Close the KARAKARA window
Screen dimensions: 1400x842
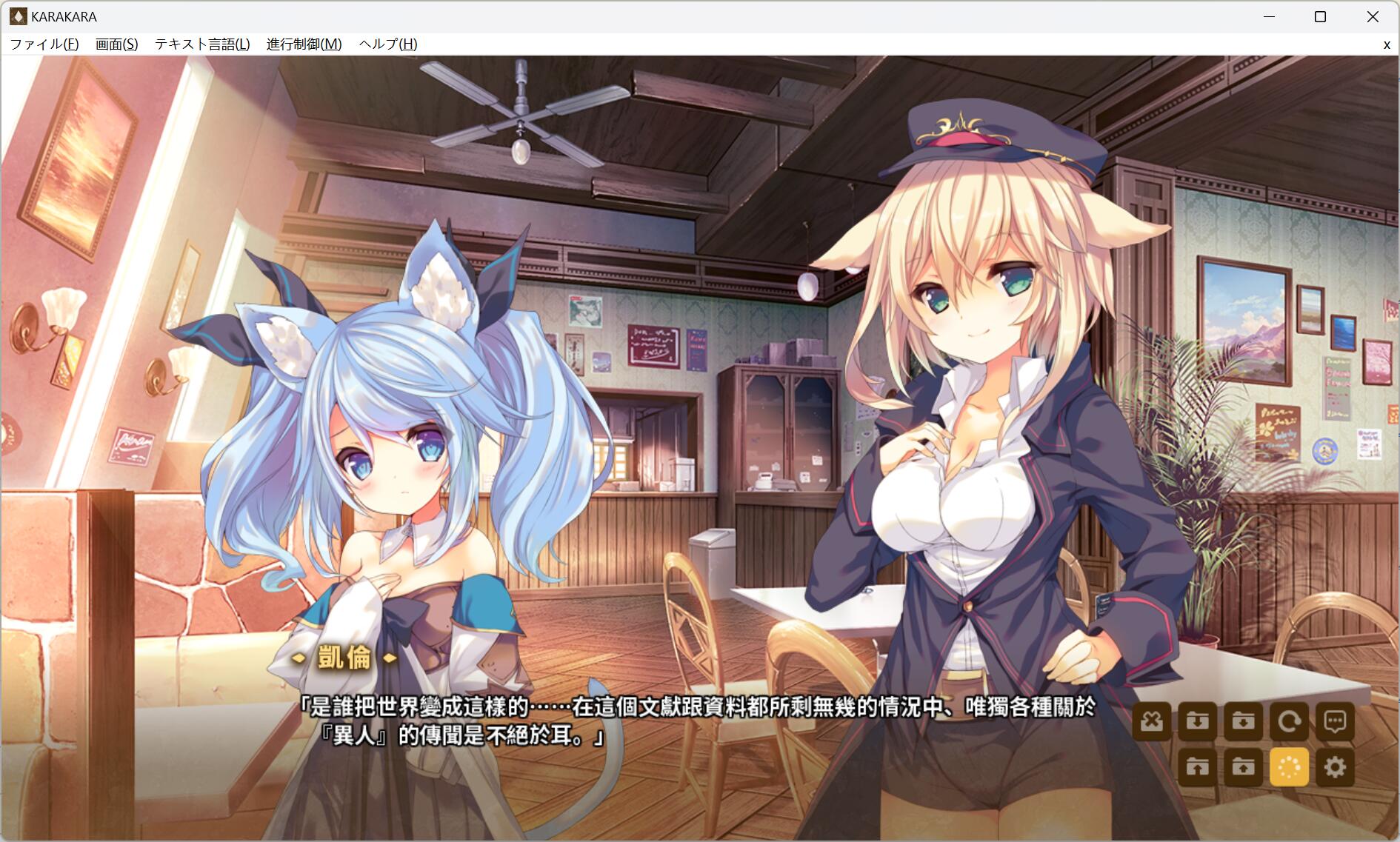[x=1373, y=16]
